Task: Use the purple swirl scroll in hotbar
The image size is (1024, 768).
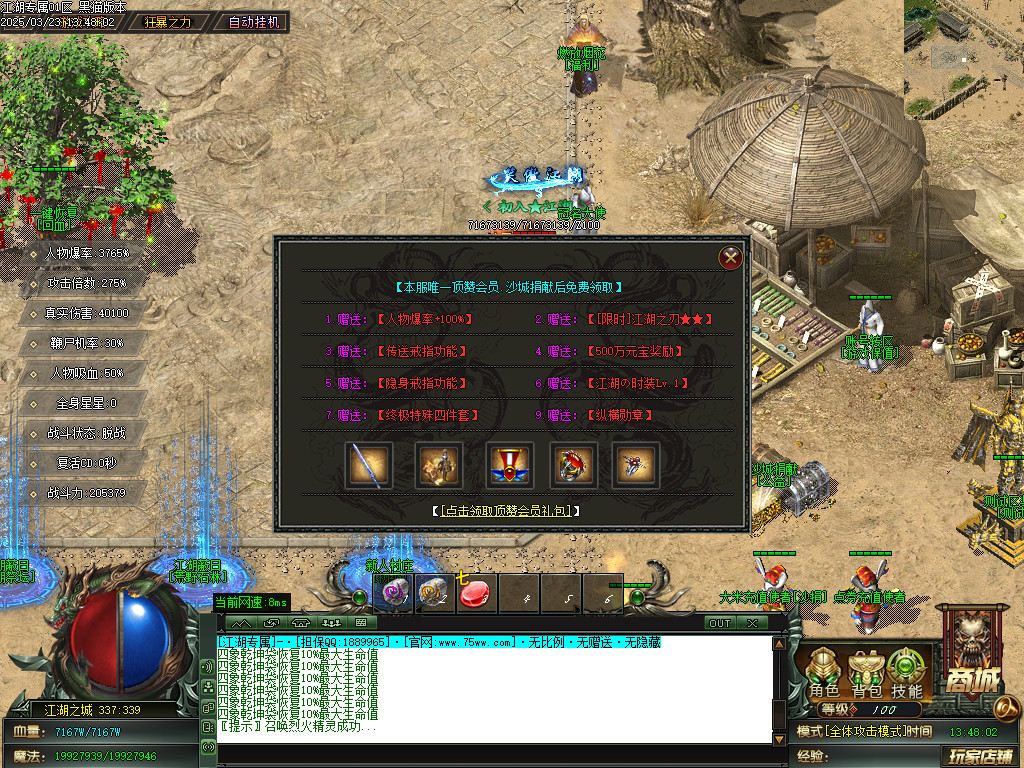Action: (392, 594)
